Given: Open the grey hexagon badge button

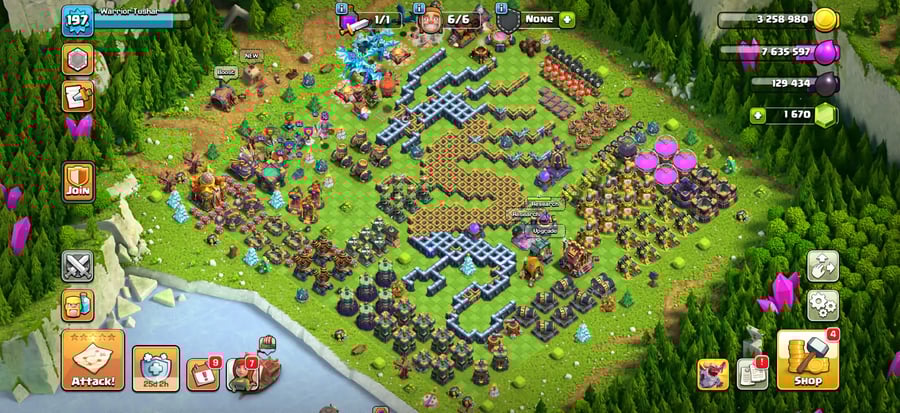Looking at the screenshot, I should click(x=78, y=59).
